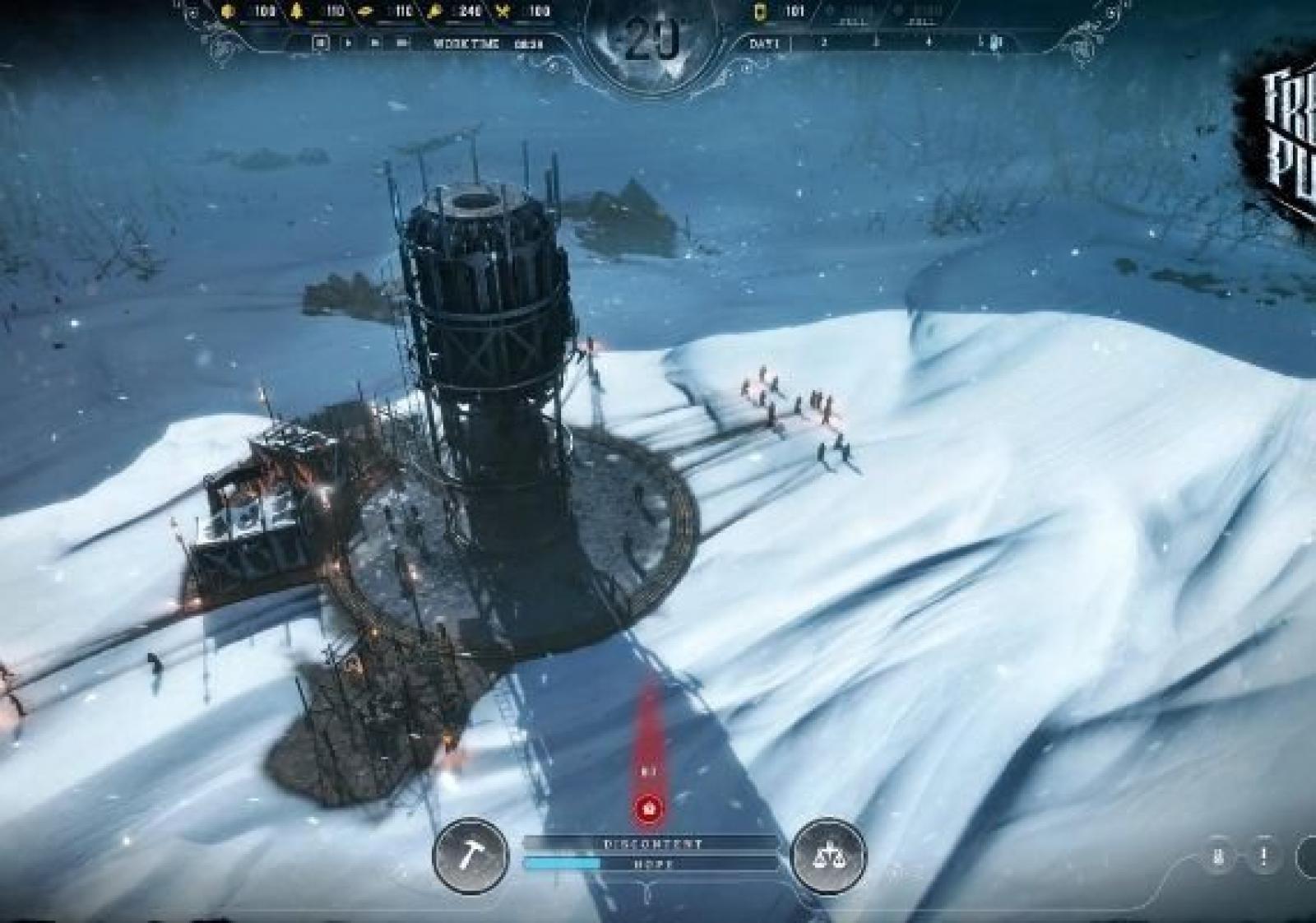This screenshot has width=1316, height=923.
Task: Click the red alert icon above Discontent
Action: coord(650,809)
